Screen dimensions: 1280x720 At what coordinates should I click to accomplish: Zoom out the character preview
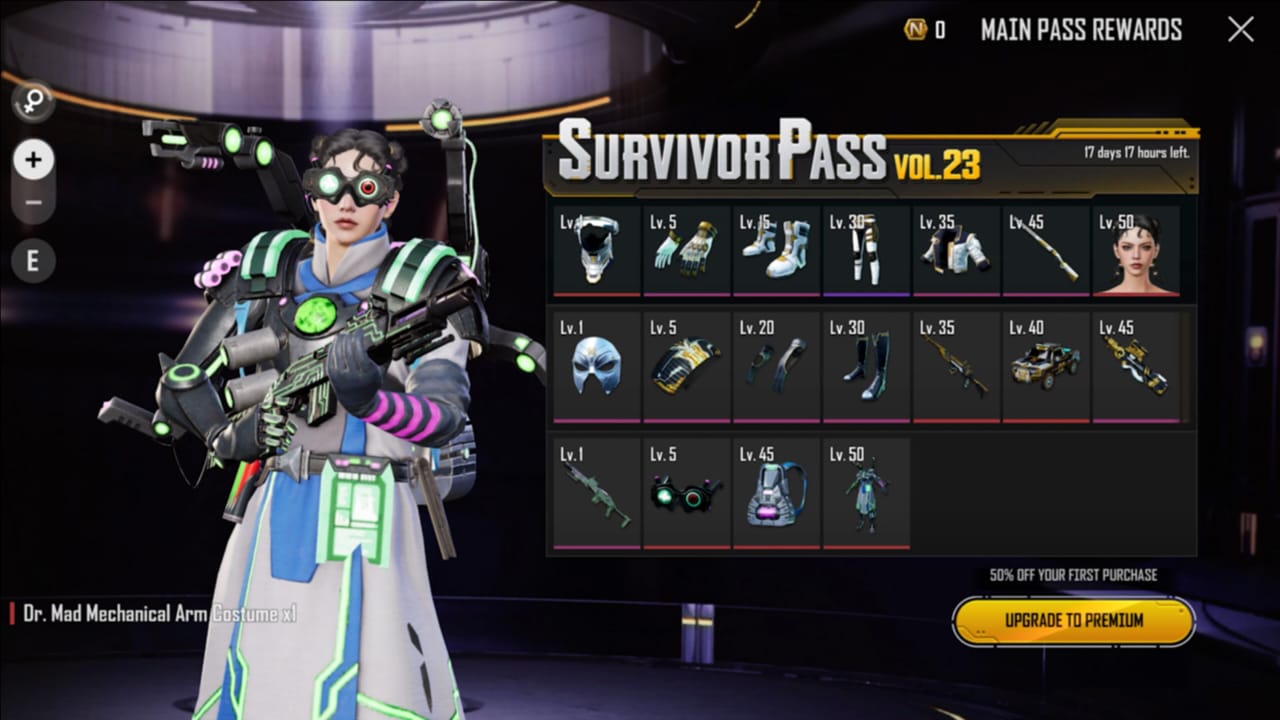tap(33, 203)
